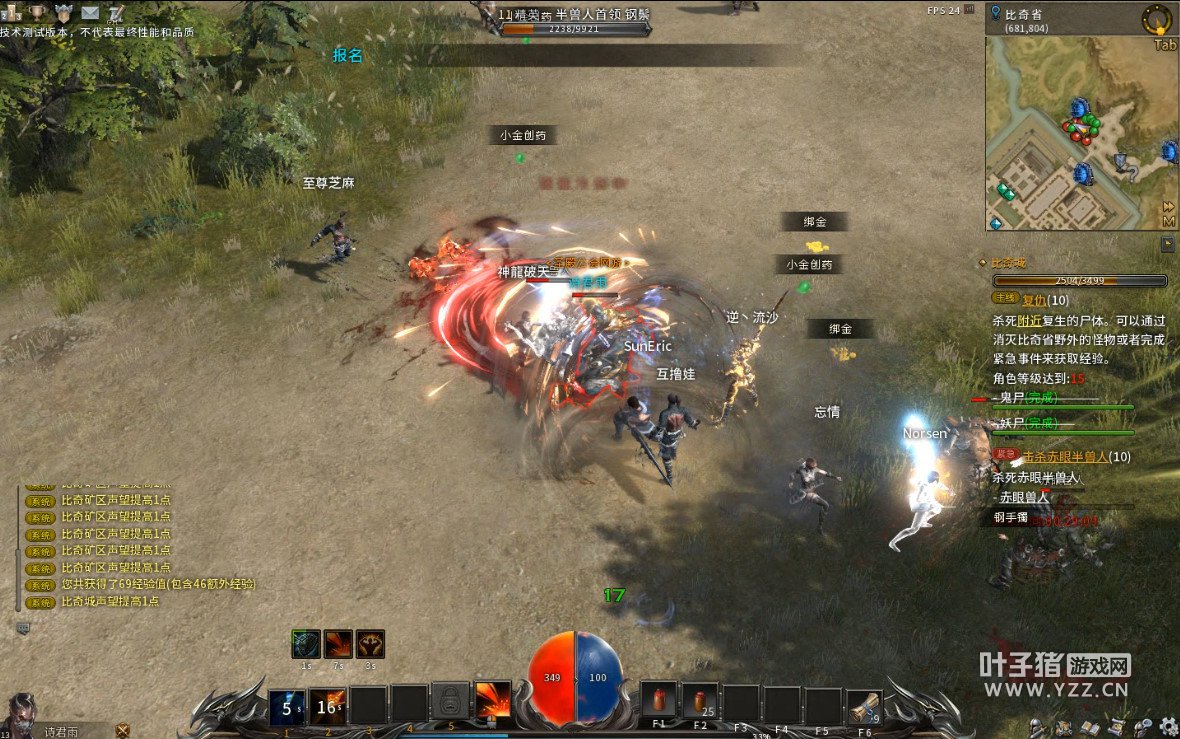Activate the fire skill in hotbar slot 2
1180x739 pixels.
coord(327,706)
